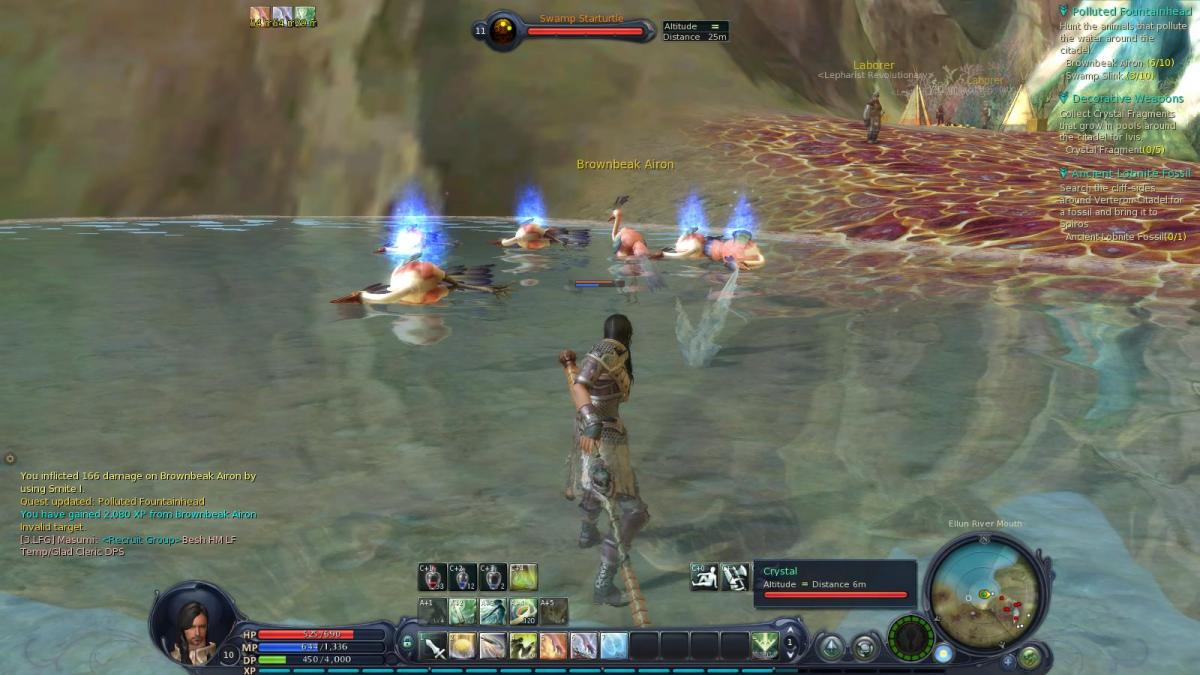Activate the light blue orb skill
Viewport: 1200px width, 675px height.
(x=614, y=646)
